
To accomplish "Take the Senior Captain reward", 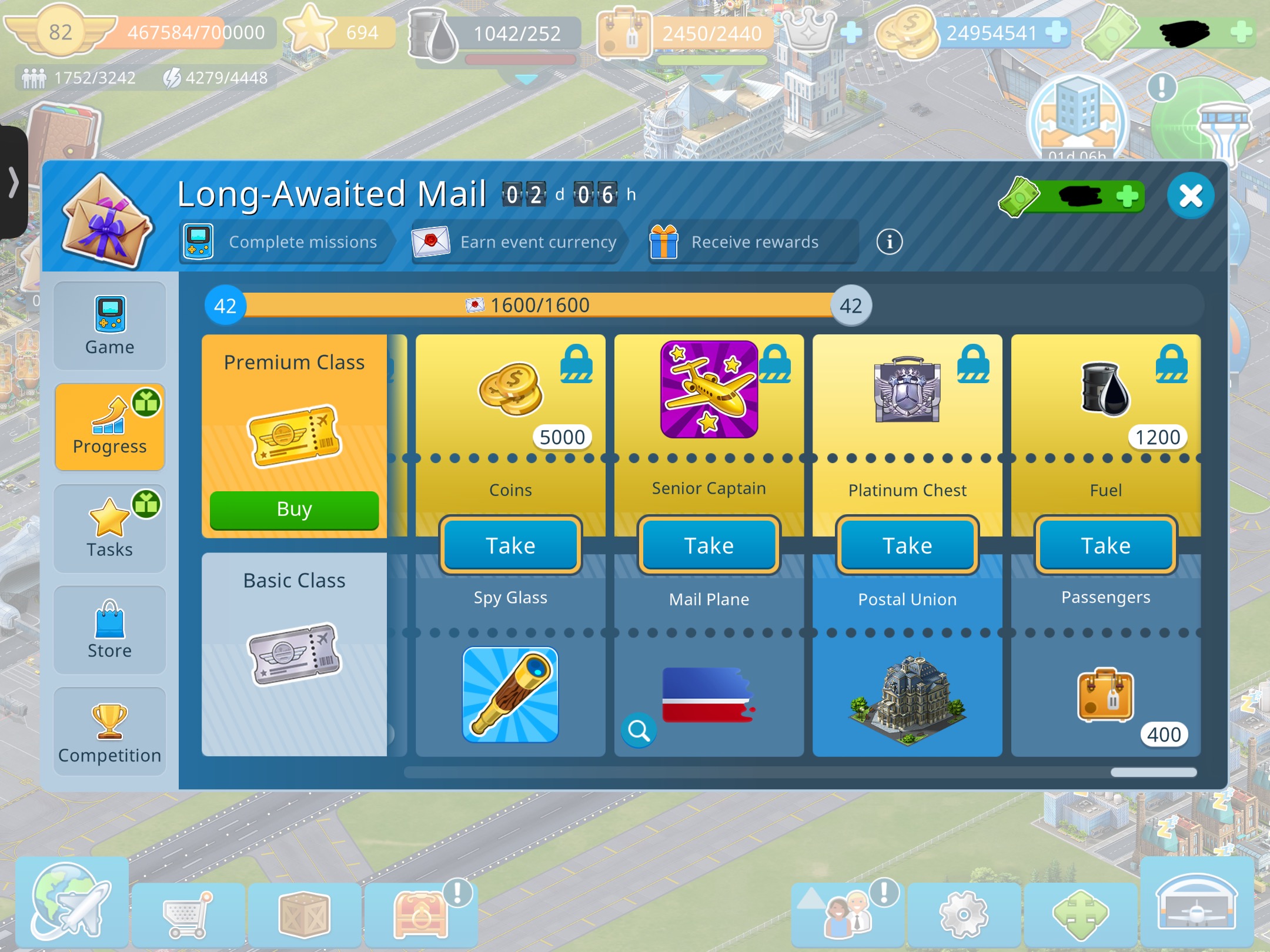I will point(708,545).
